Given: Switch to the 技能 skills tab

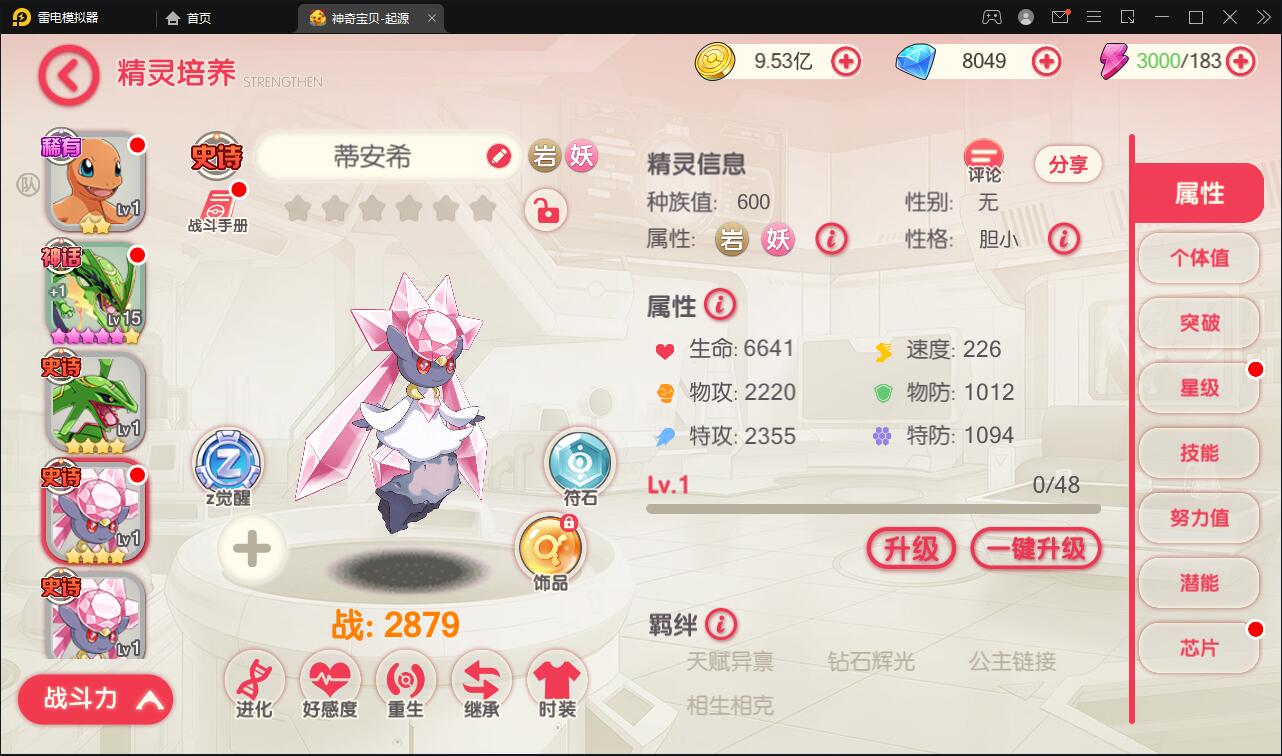Looking at the screenshot, I should (x=1199, y=453).
